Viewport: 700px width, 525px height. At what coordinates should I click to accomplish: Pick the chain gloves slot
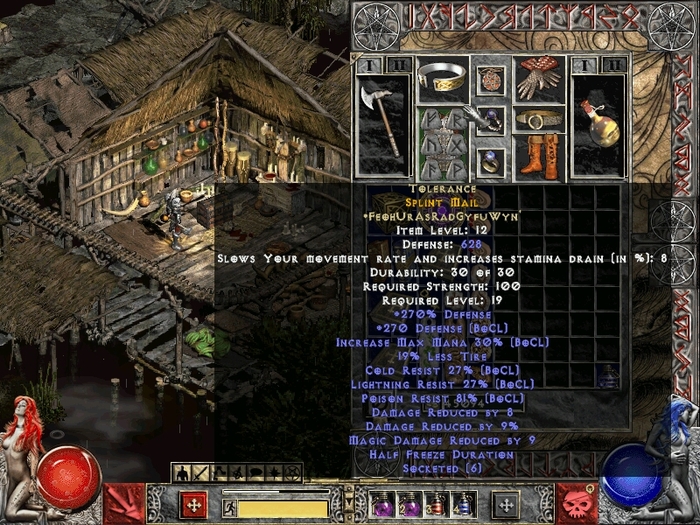(x=539, y=79)
